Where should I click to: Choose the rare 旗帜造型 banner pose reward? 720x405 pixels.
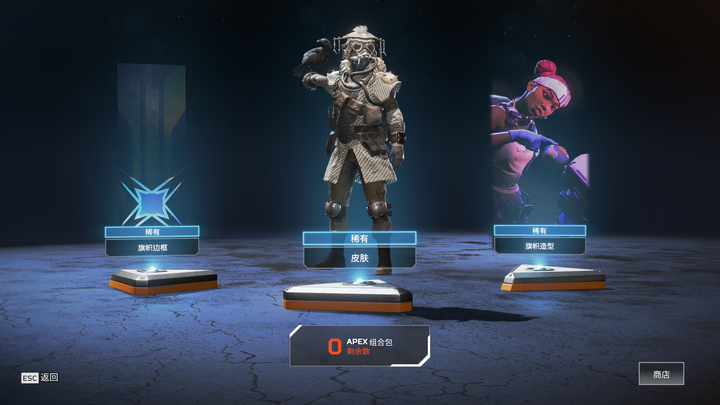point(539,245)
